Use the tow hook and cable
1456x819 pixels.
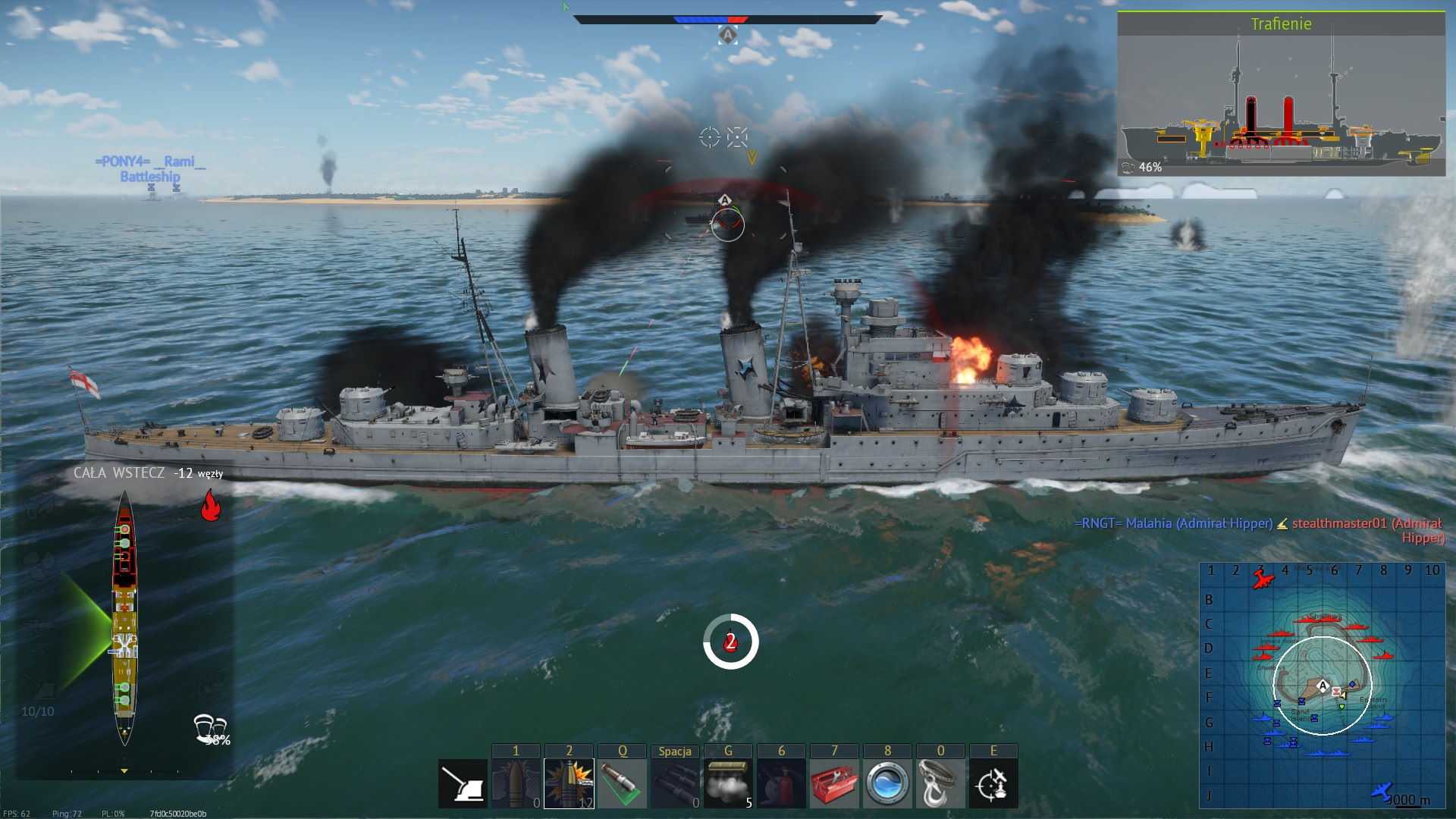[x=940, y=784]
